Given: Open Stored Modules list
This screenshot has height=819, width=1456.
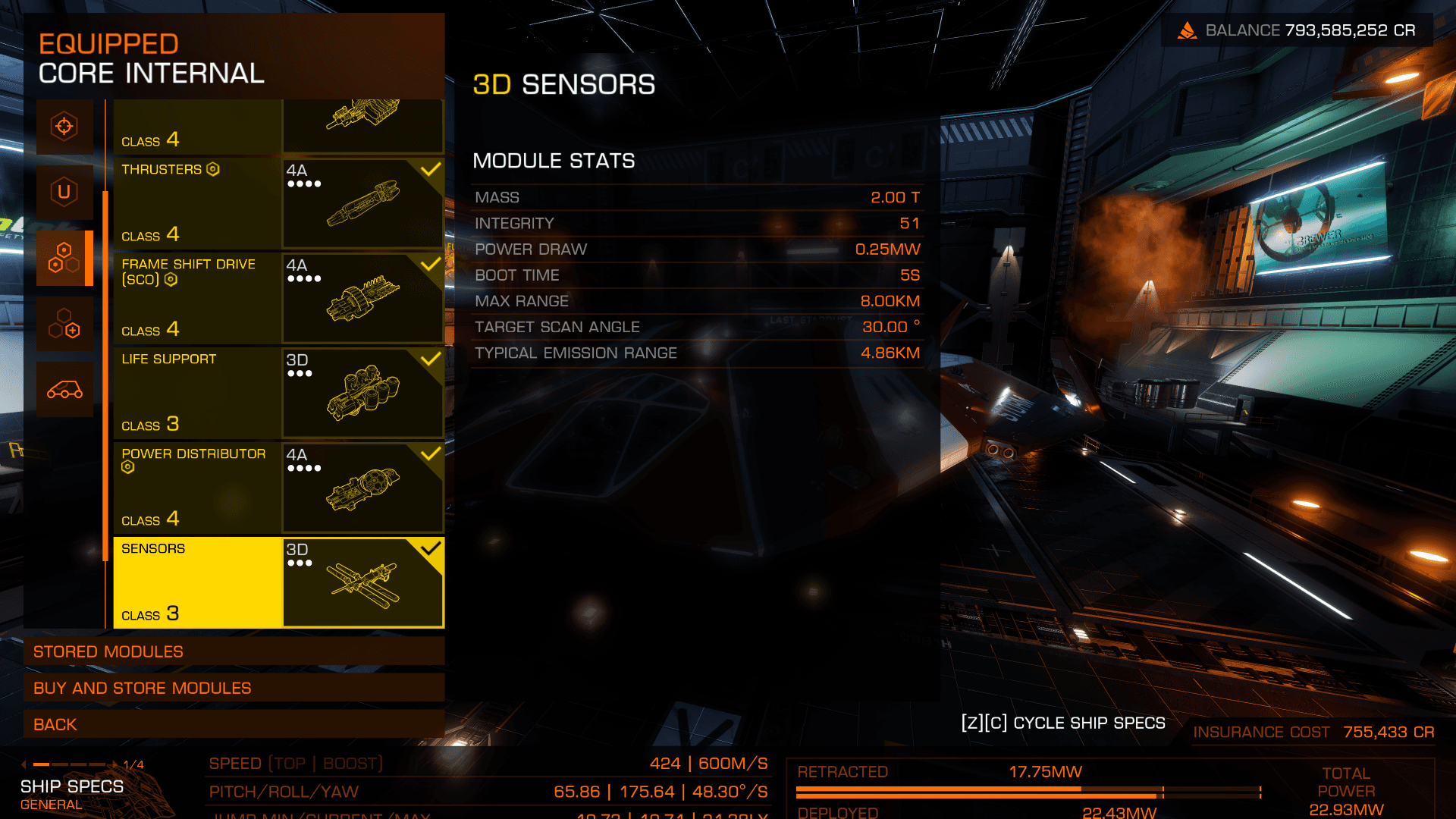Looking at the screenshot, I should coord(234,651).
